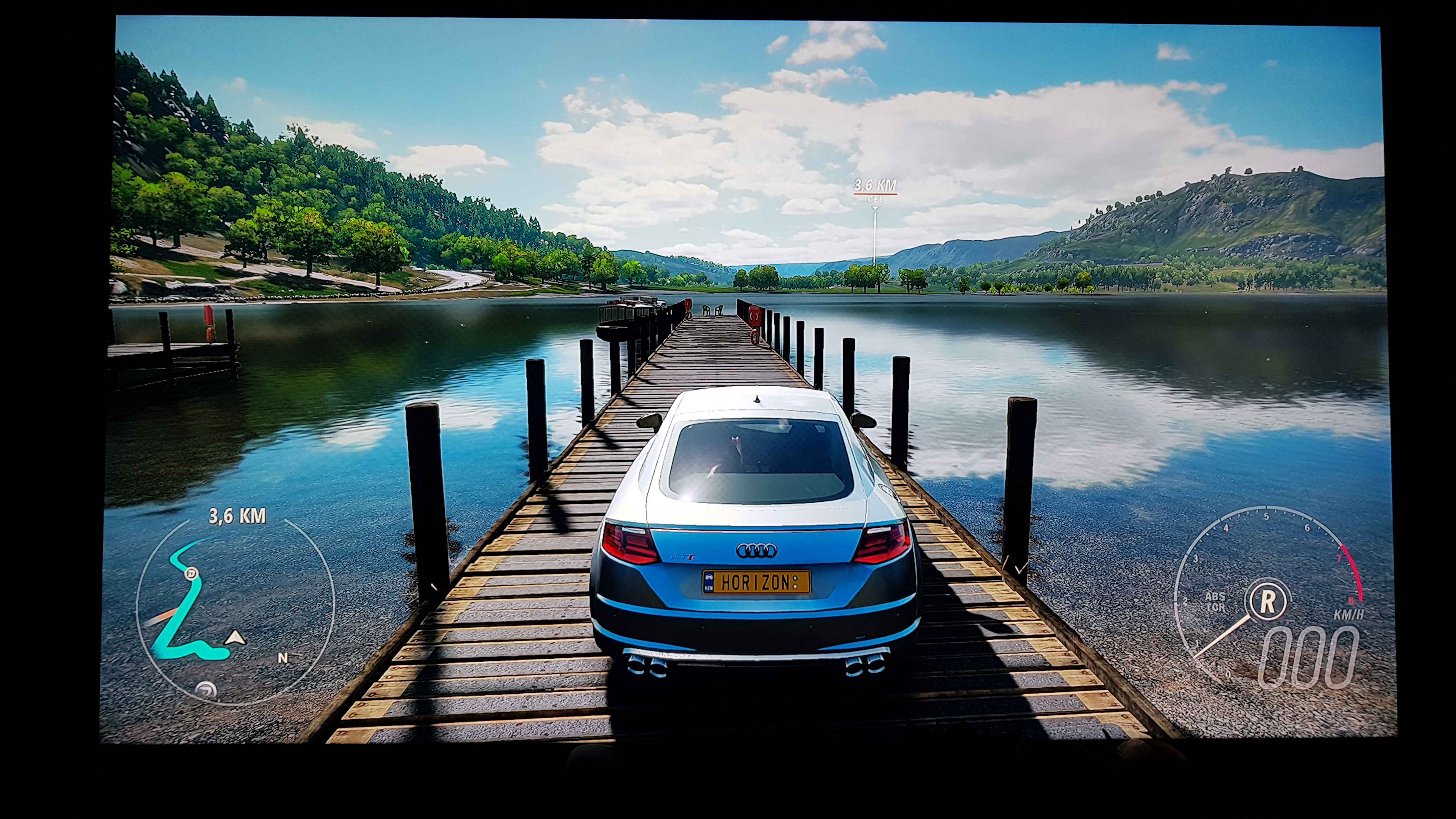Open the circular minimap
This screenshot has width=1456, height=819.
point(235,610)
